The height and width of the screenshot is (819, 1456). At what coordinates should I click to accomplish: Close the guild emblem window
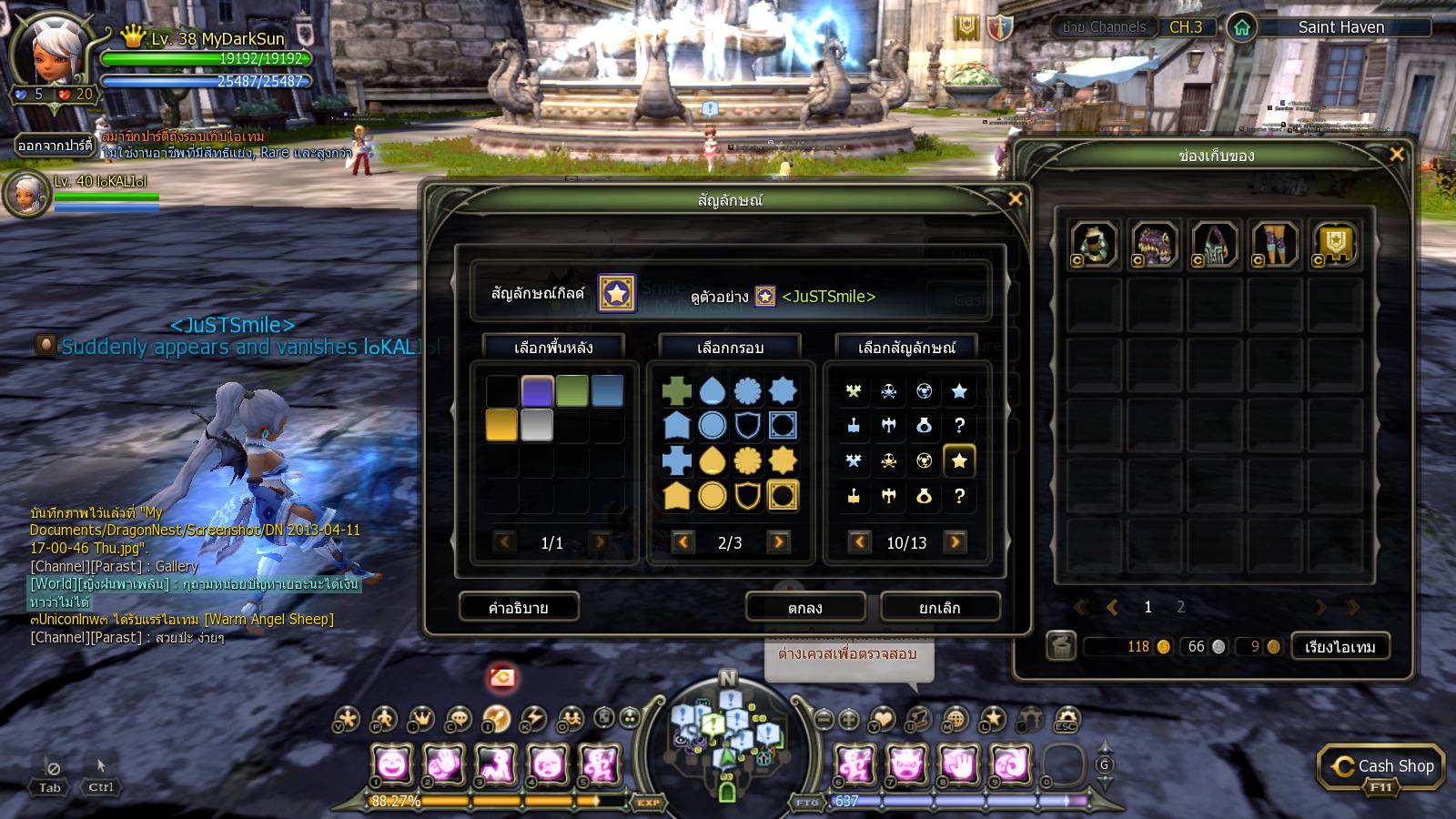[x=1015, y=199]
